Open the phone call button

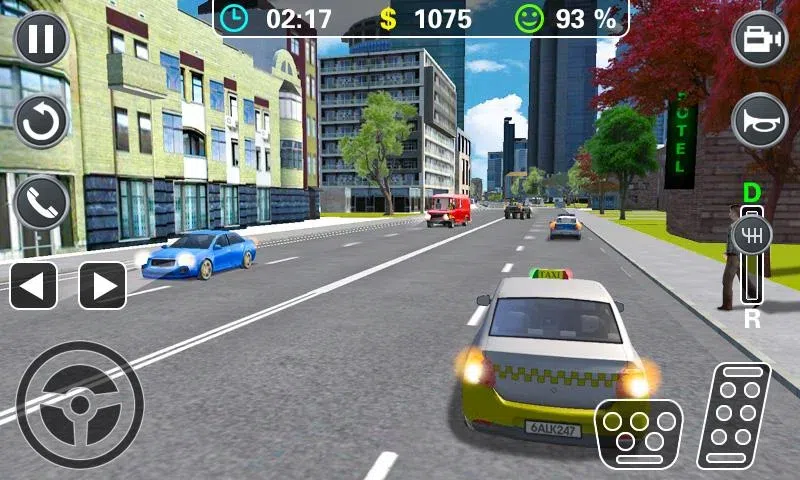point(42,203)
